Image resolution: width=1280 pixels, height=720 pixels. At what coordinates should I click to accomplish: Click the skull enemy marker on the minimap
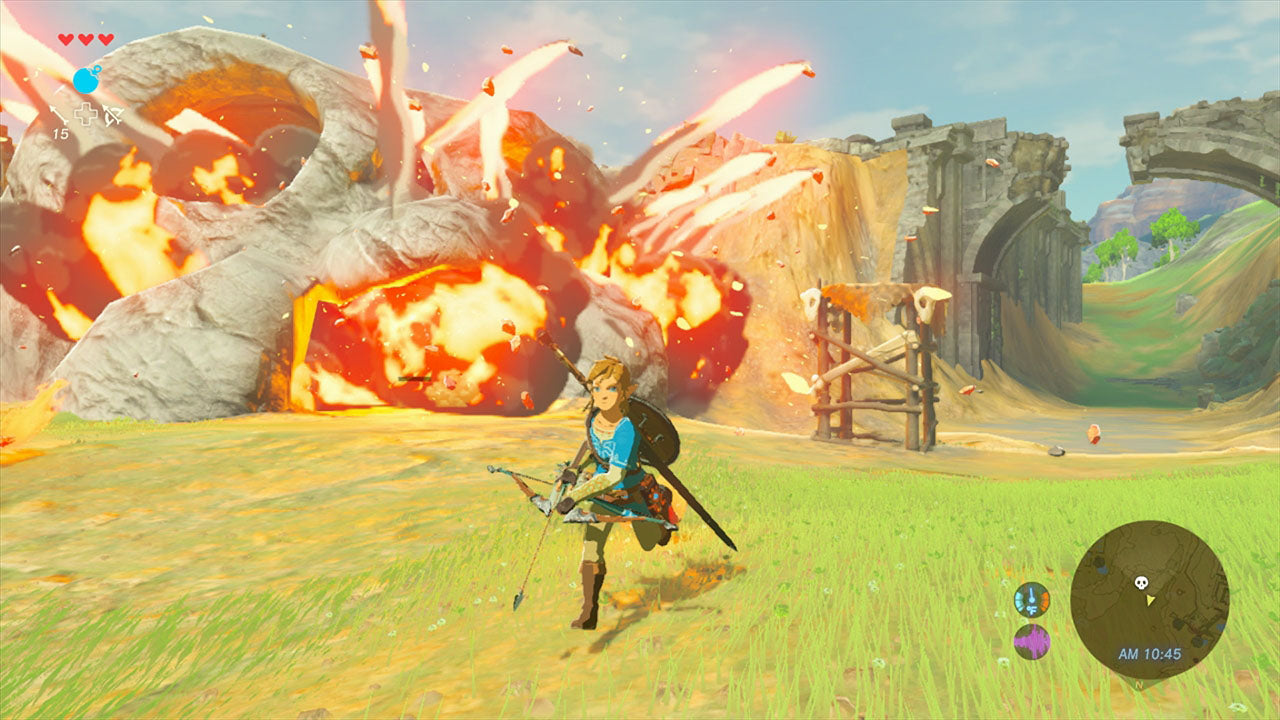point(1140,582)
